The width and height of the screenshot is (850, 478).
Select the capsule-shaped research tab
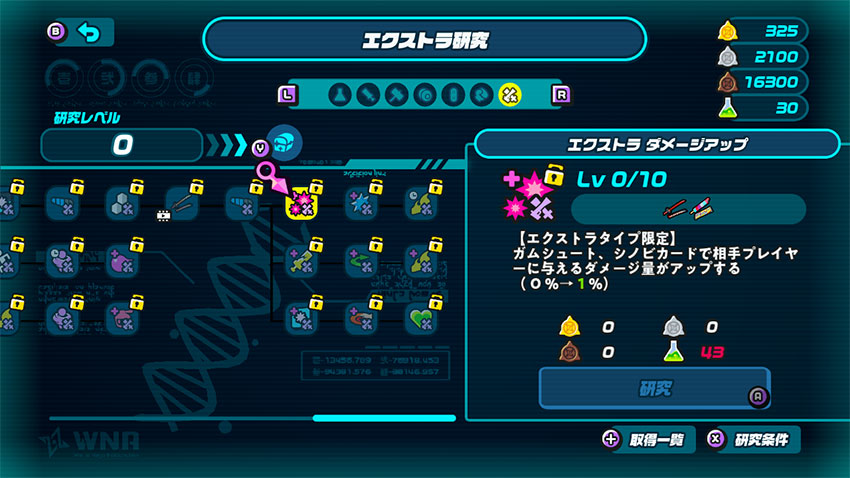click(x=453, y=95)
